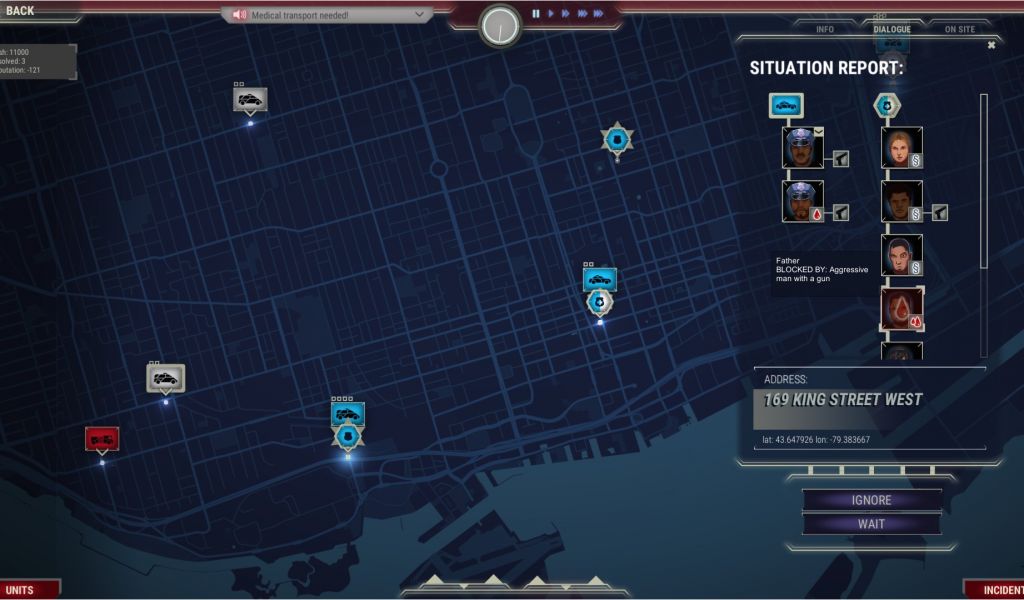Screen dimensions: 1024x600
Task: Pause the game time
Action: pos(536,14)
